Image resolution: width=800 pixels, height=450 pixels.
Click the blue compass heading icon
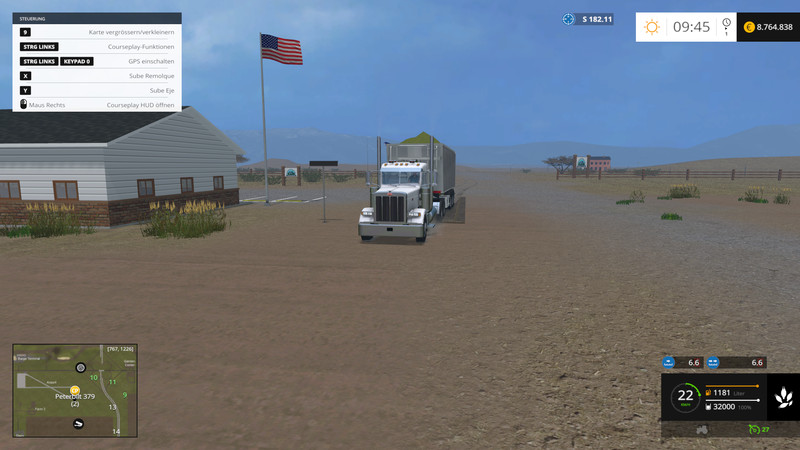point(569,19)
